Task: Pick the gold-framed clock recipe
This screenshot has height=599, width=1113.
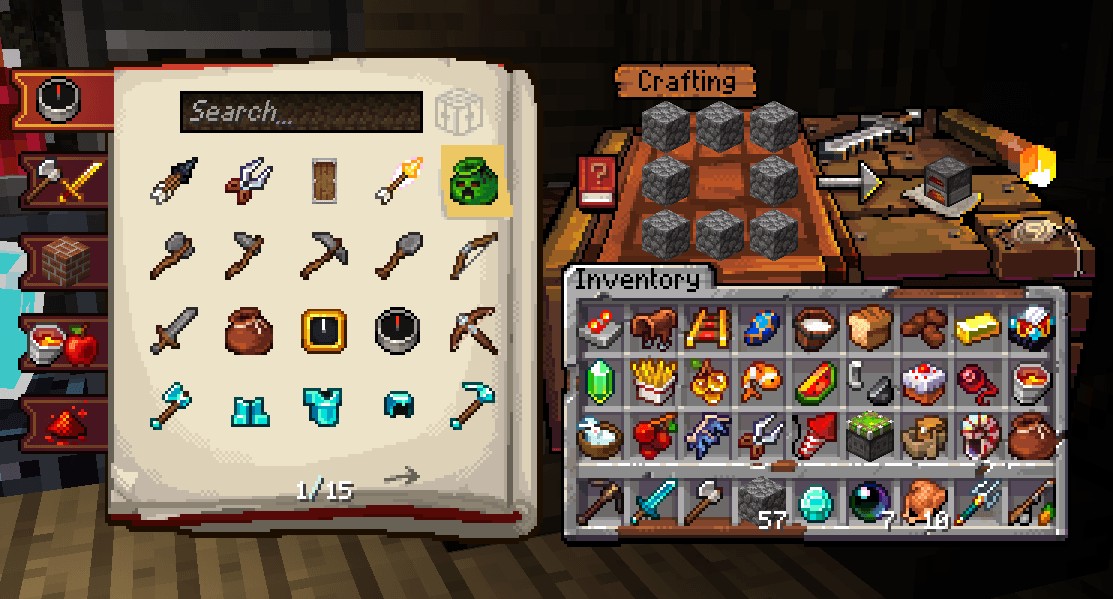Action: (x=324, y=330)
